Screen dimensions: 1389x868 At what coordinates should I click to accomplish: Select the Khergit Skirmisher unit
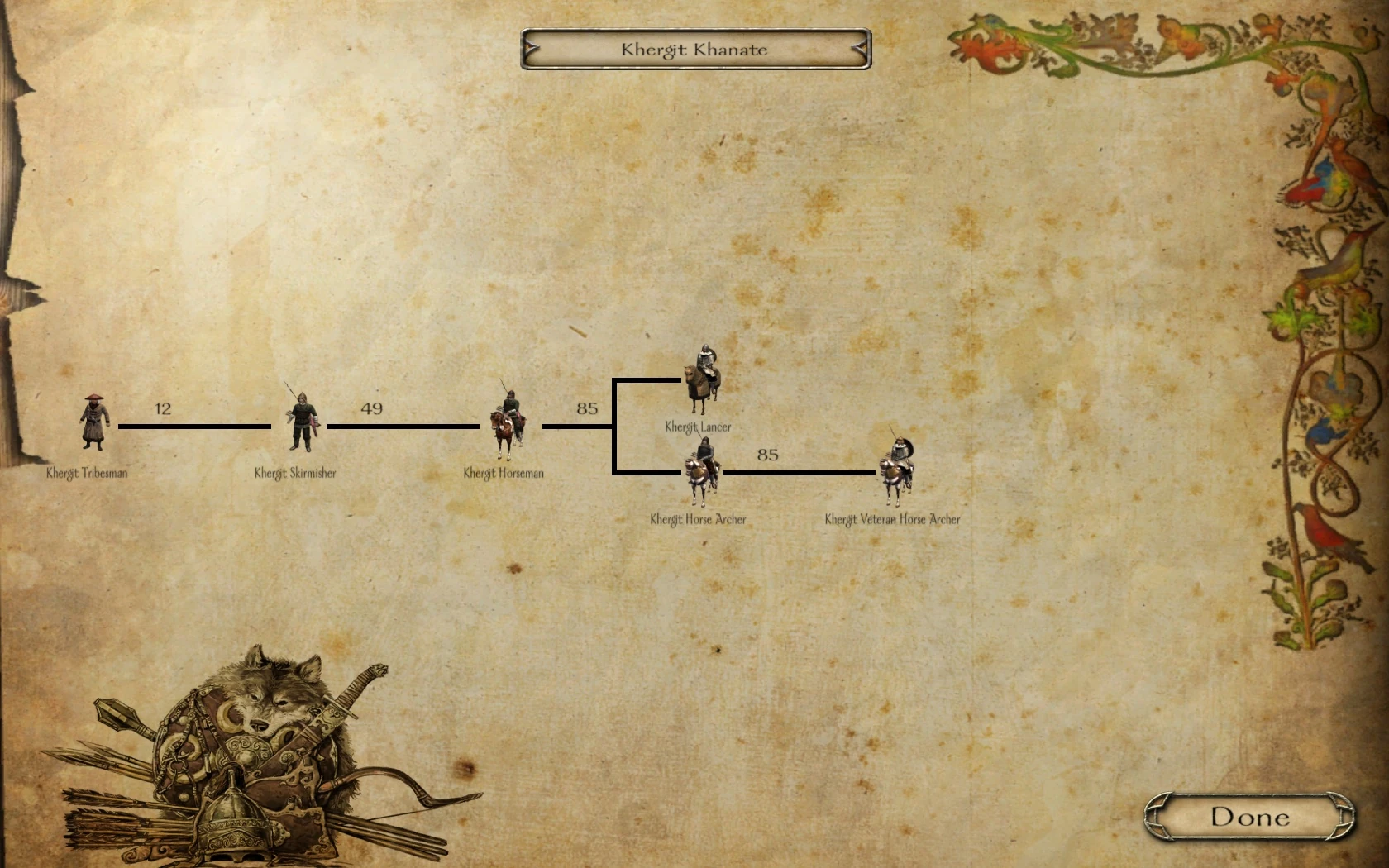[303, 422]
